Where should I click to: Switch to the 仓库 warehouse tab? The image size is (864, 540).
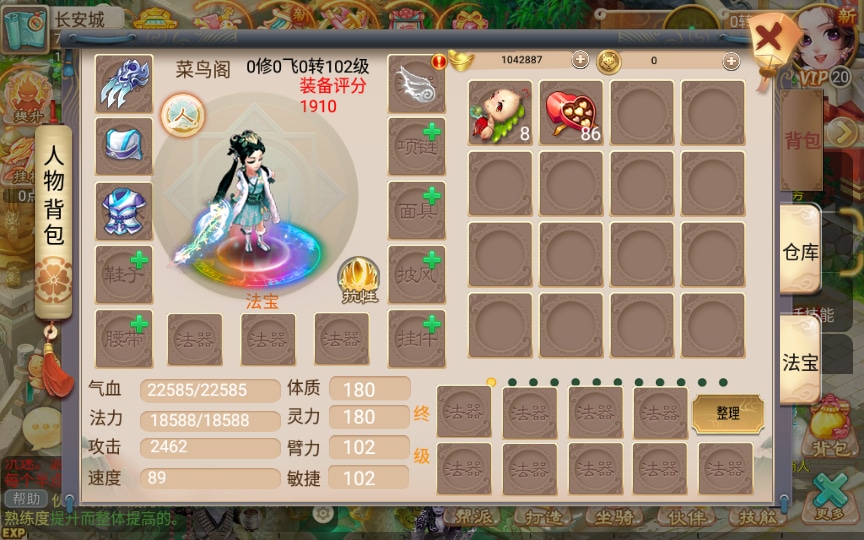800,251
